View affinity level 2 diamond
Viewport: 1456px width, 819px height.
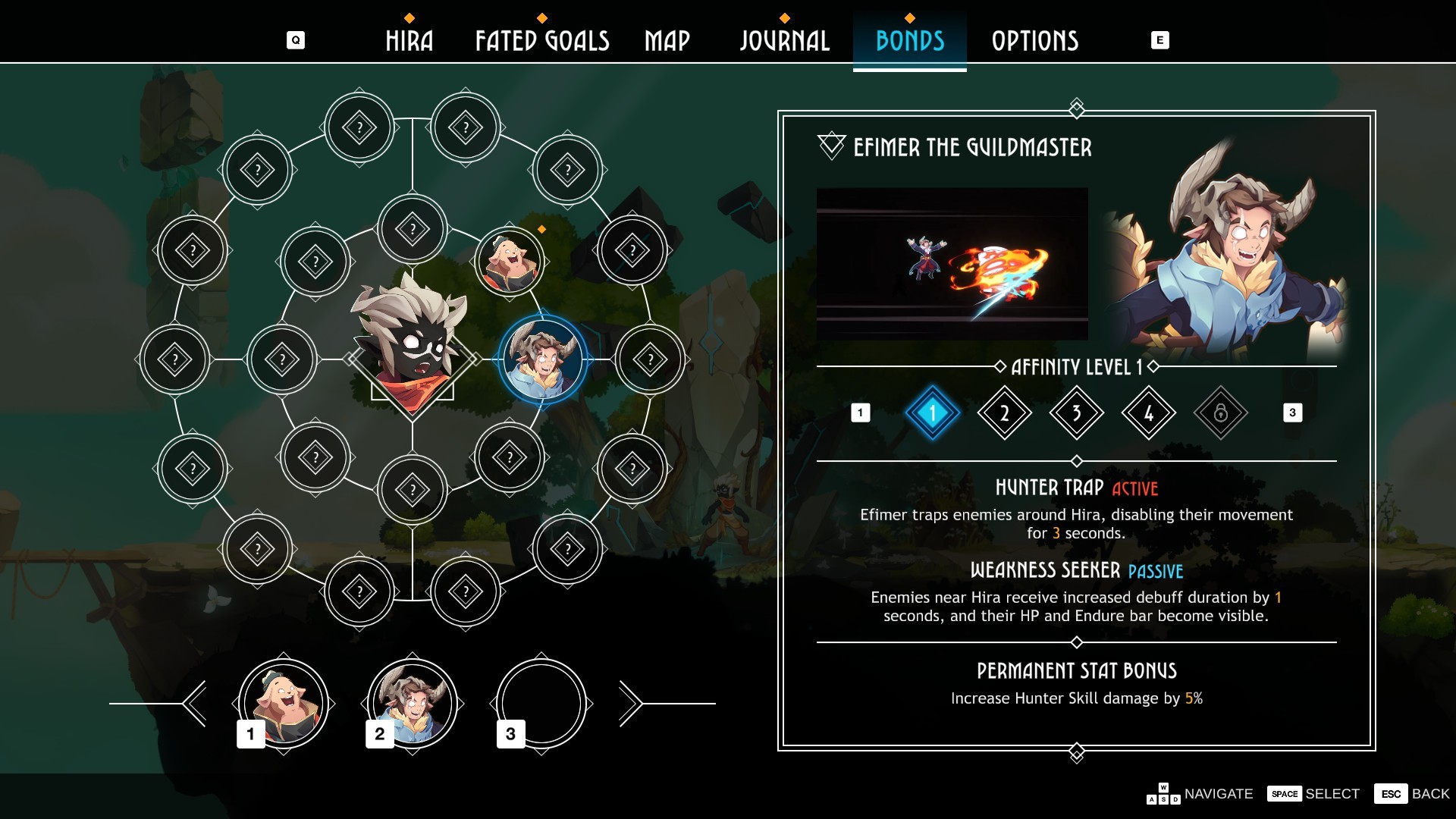point(1004,413)
